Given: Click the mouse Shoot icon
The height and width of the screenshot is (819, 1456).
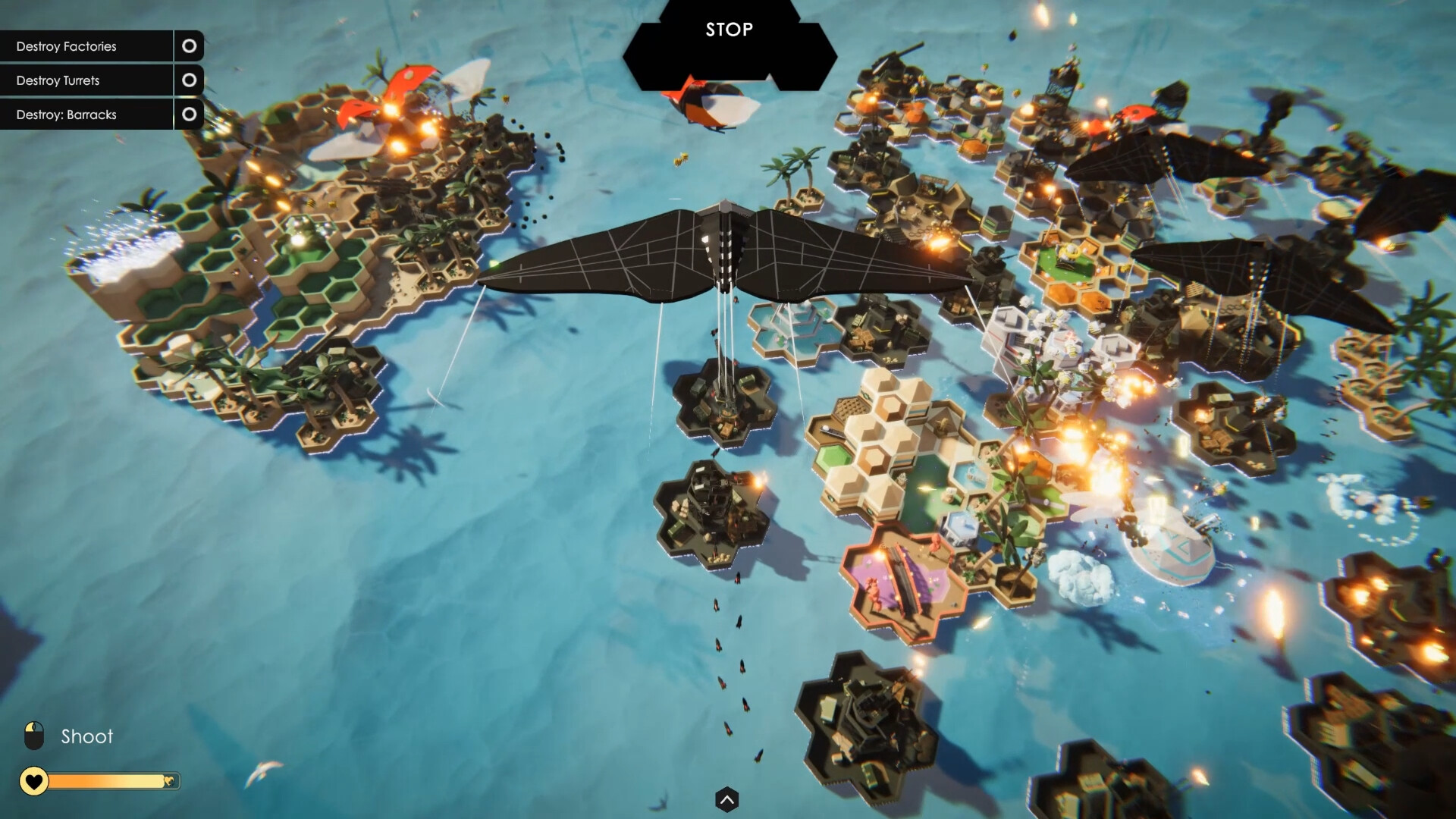Looking at the screenshot, I should [x=34, y=735].
